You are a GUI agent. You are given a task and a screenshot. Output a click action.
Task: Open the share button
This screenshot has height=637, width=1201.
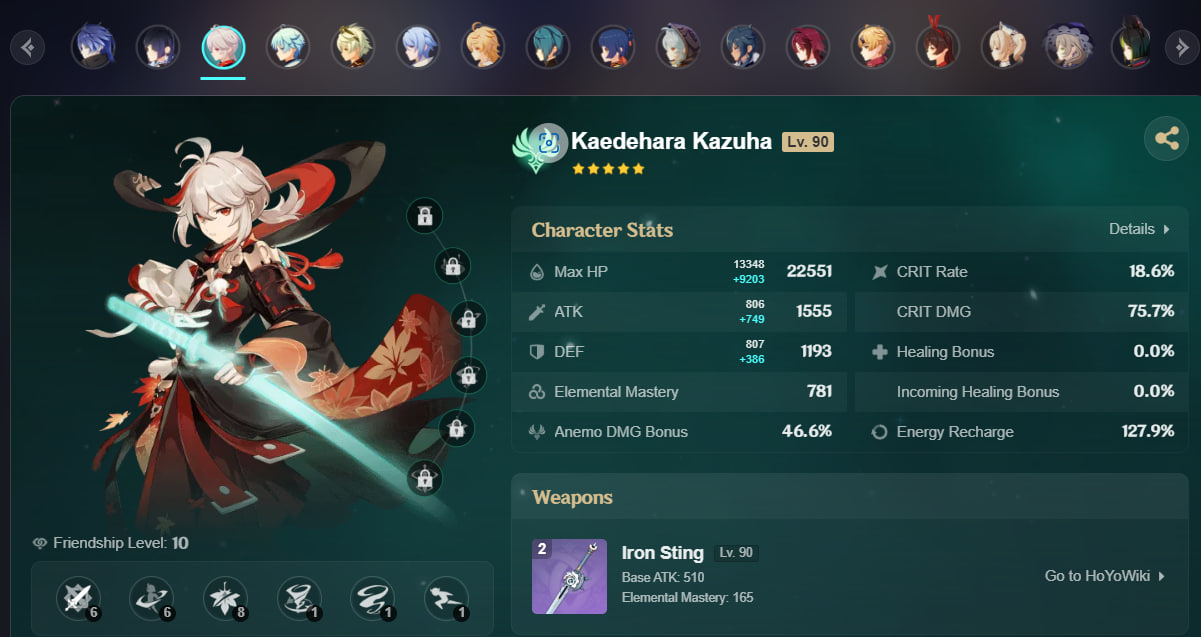[x=1166, y=139]
